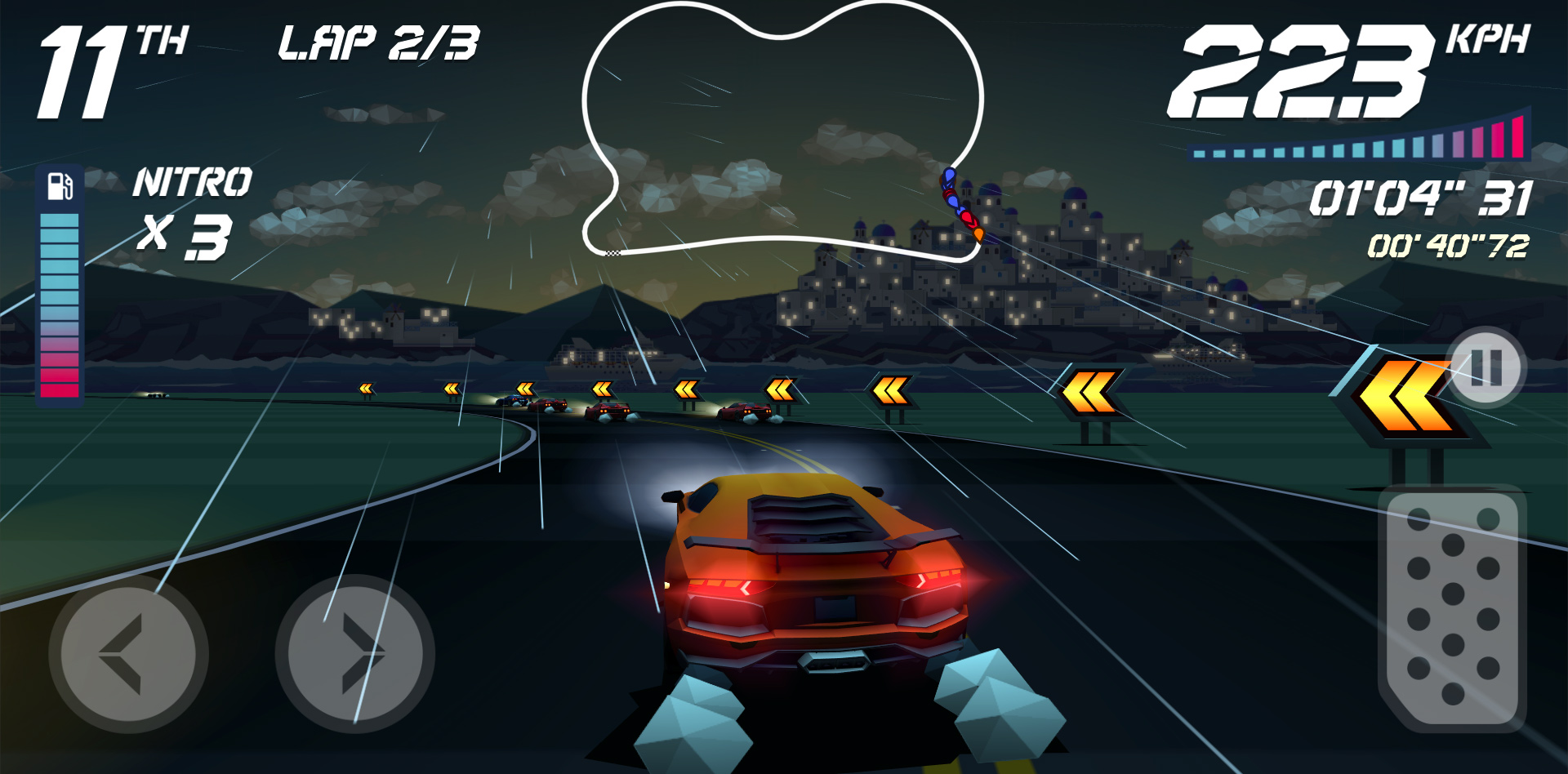This screenshot has height=774, width=1568.
Task: Click the track outline minimap
Action: click(x=782, y=131)
